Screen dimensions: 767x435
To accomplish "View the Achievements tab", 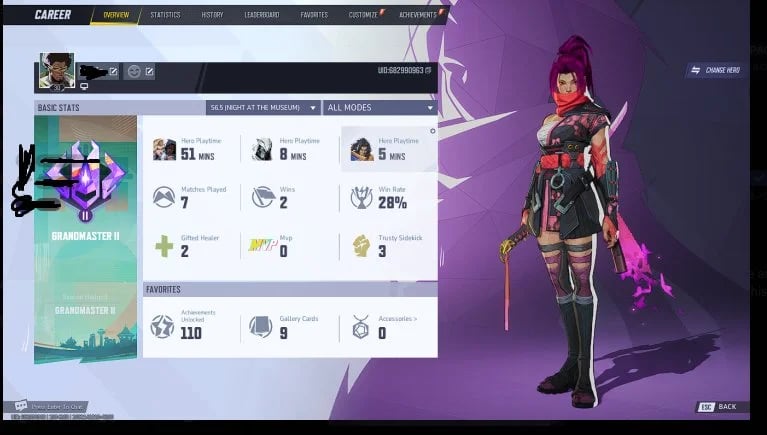I will 417,15.
